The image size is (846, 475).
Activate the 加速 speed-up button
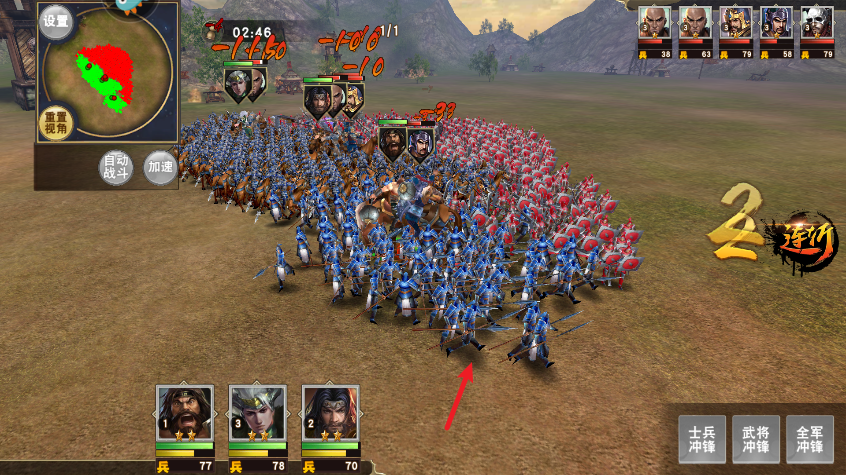(x=159, y=166)
